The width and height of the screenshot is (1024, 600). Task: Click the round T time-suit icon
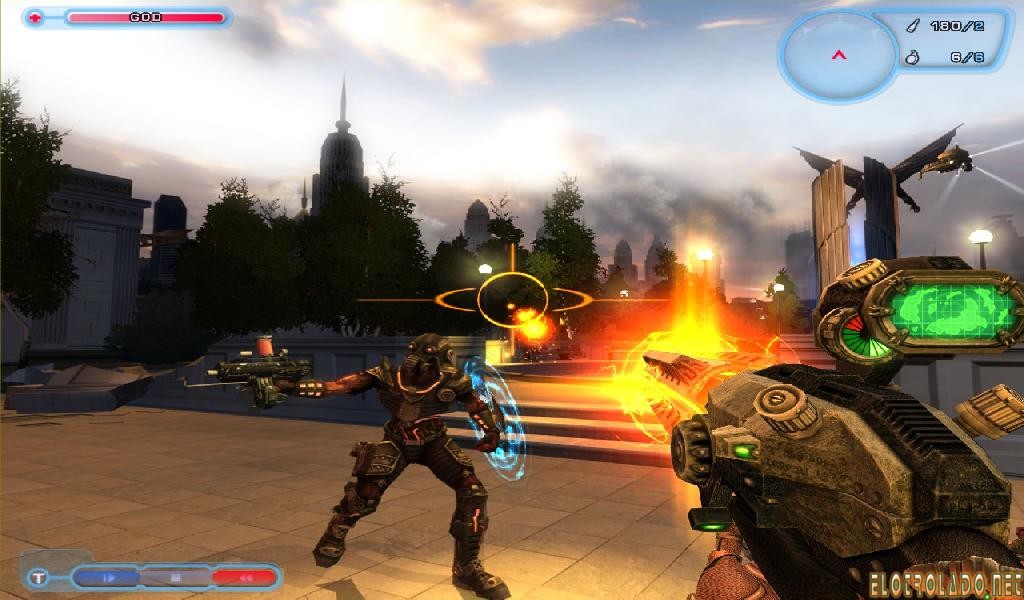[38, 577]
